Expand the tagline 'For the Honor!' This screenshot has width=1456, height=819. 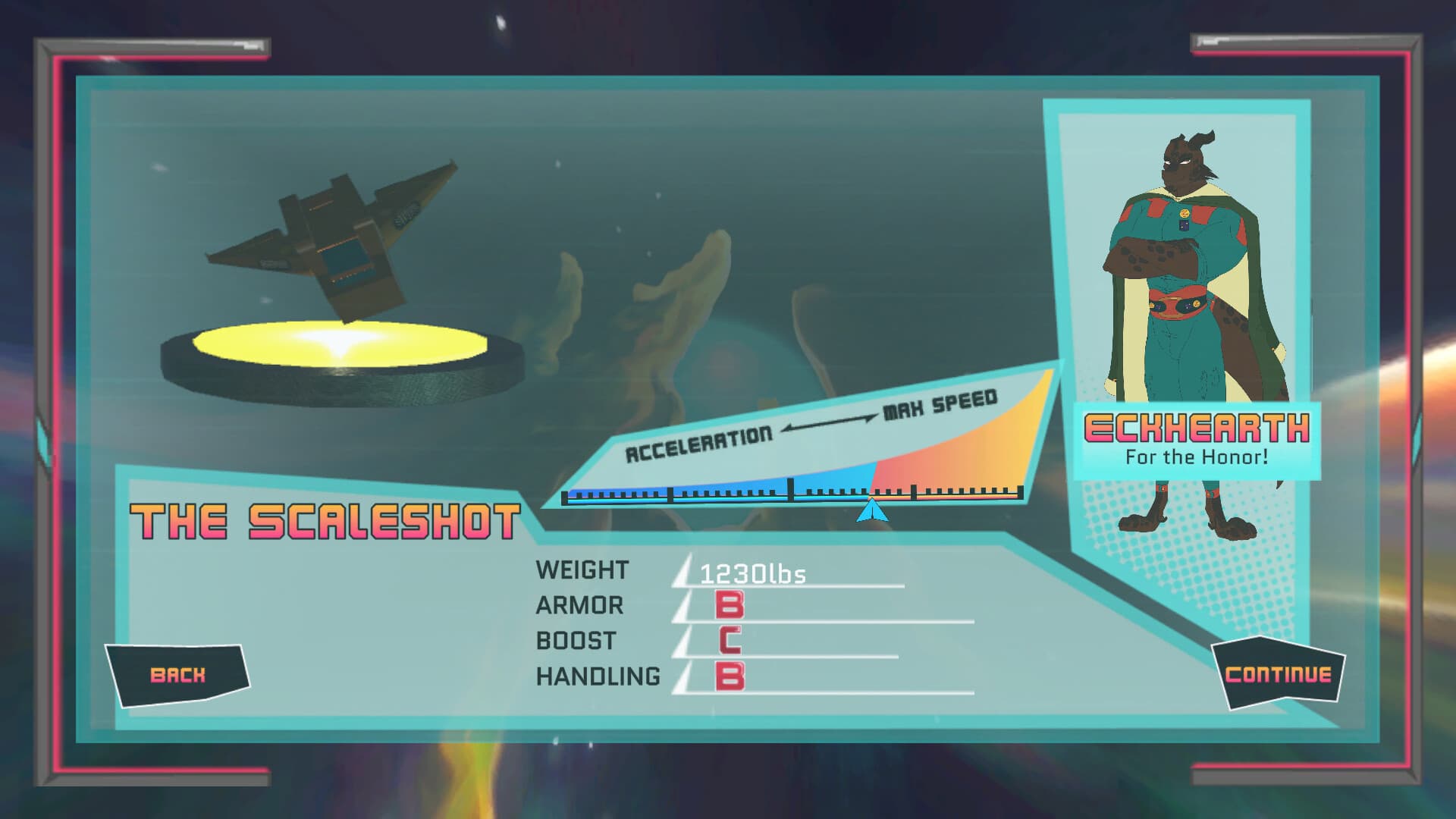(1195, 457)
